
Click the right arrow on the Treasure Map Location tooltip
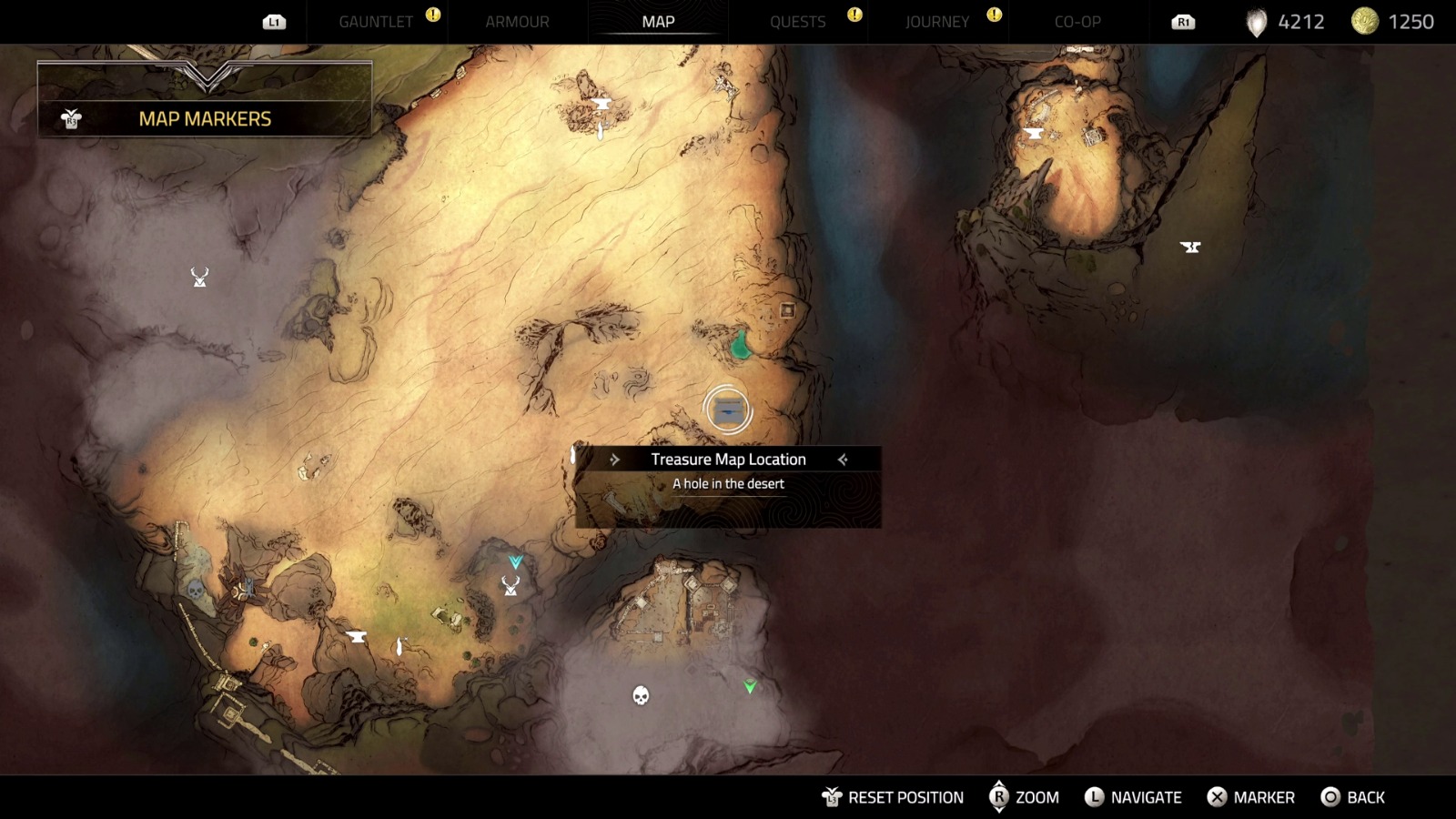point(842,460)
